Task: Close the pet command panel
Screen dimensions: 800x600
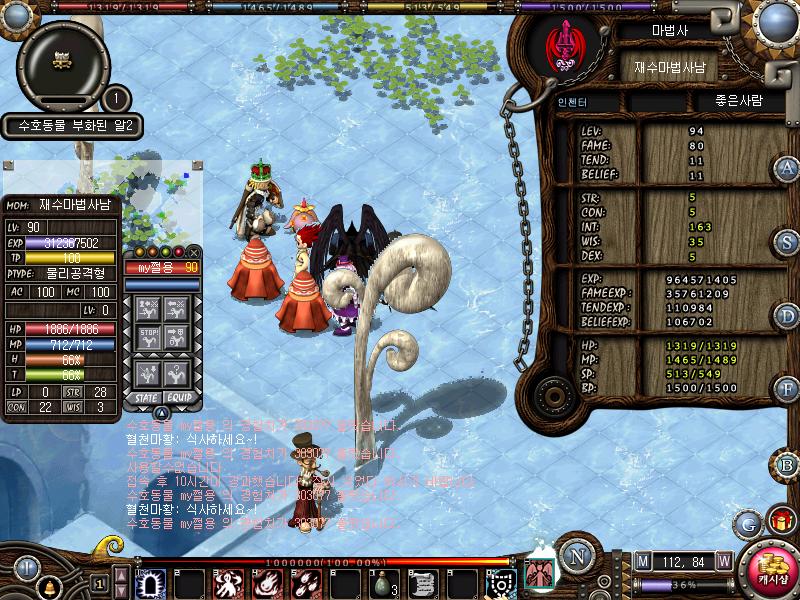Action: coord(194,251)
